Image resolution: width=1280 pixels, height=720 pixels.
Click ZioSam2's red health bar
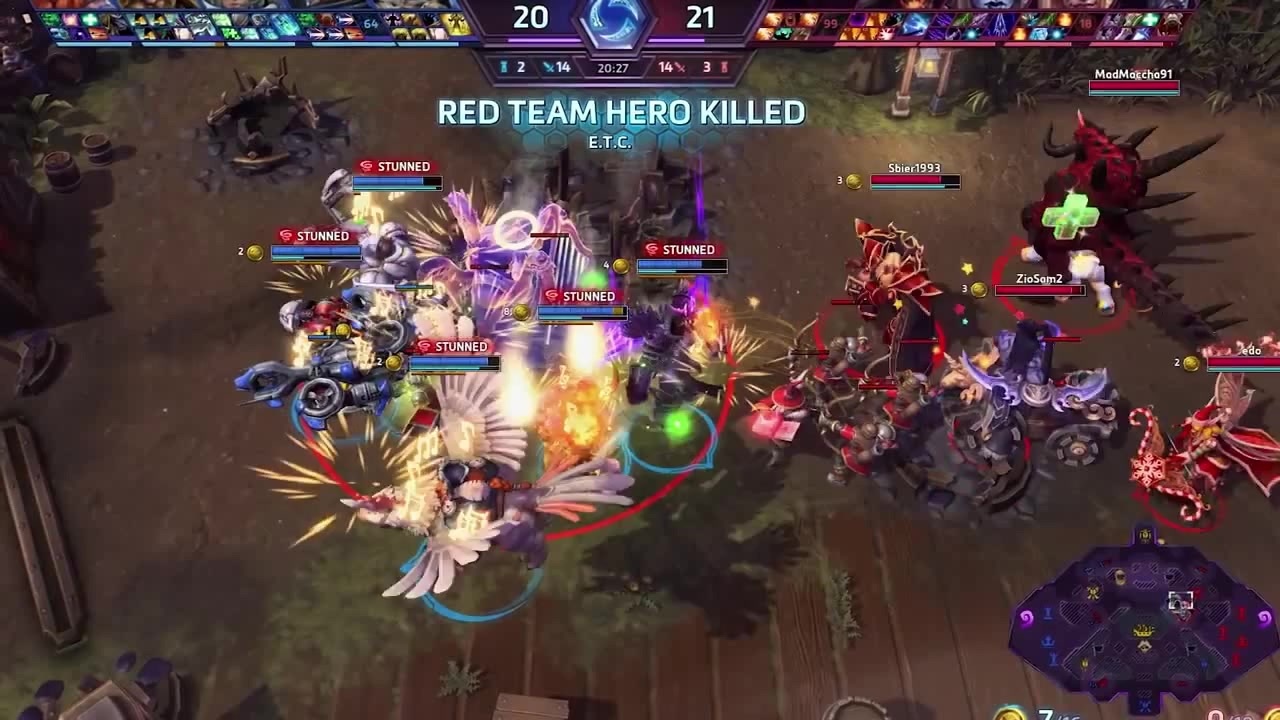coord(1040,290)
